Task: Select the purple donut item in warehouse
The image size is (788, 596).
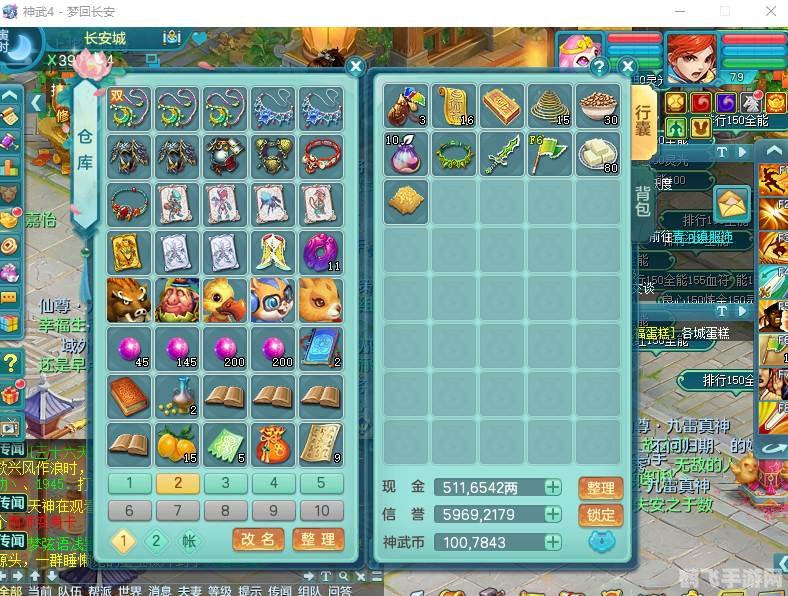Action: click(x=322, y=252)
